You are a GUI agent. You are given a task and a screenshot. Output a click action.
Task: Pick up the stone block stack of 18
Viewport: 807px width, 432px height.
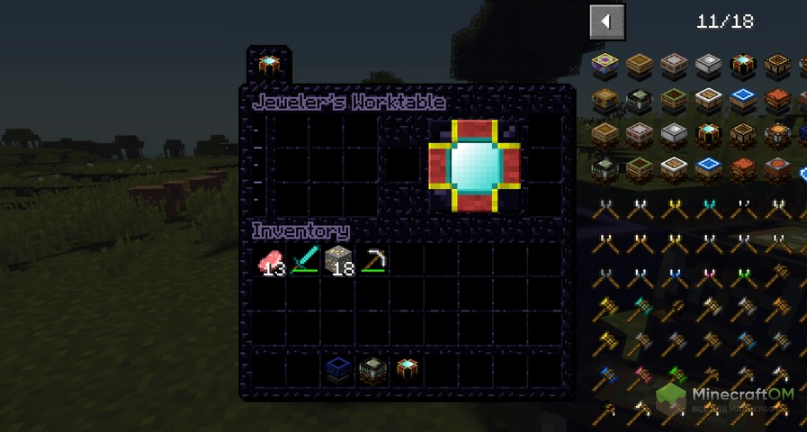click(339, 262)
